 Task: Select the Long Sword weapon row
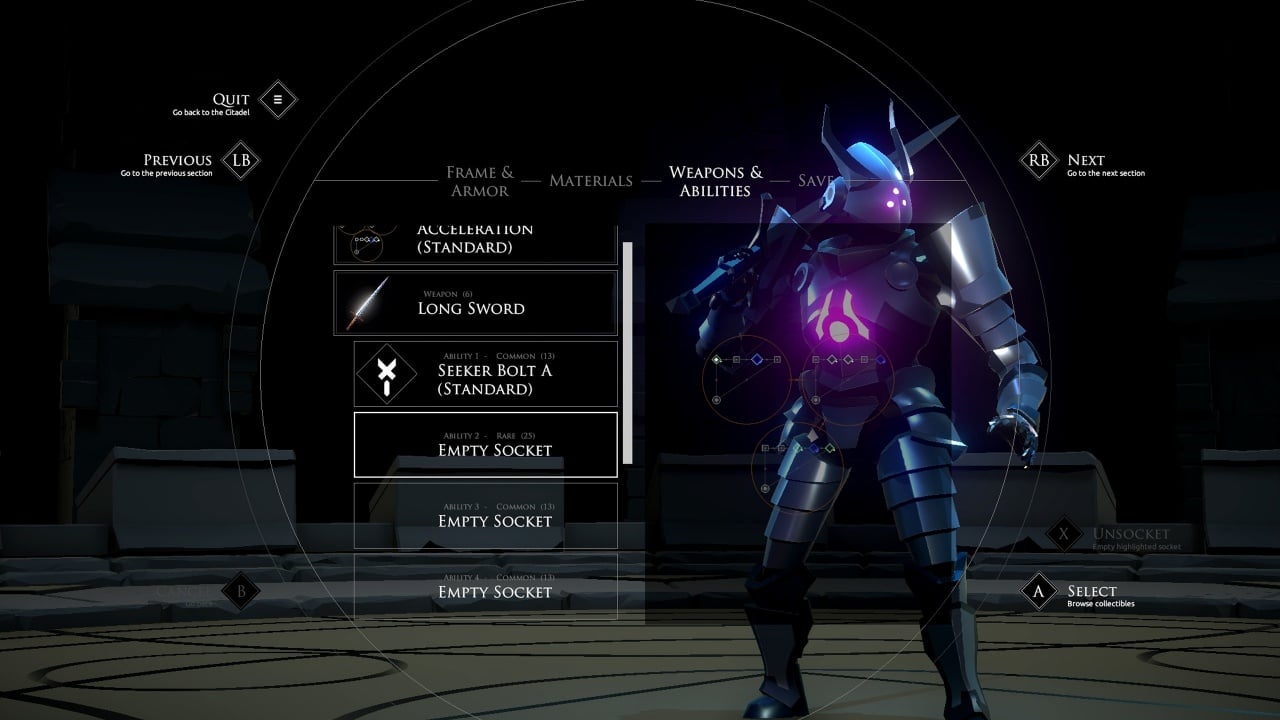[475, 303]
